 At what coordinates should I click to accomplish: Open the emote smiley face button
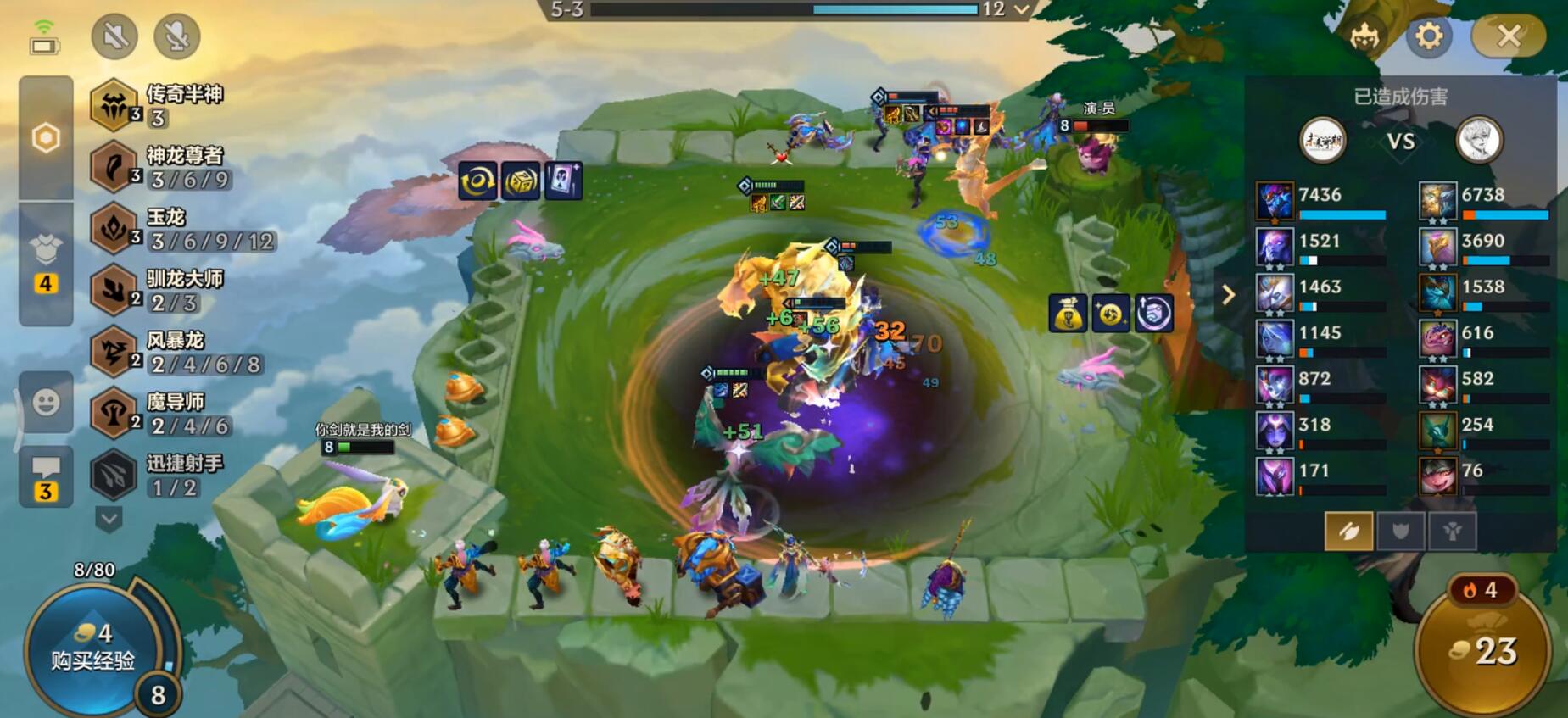pos(46,402)
